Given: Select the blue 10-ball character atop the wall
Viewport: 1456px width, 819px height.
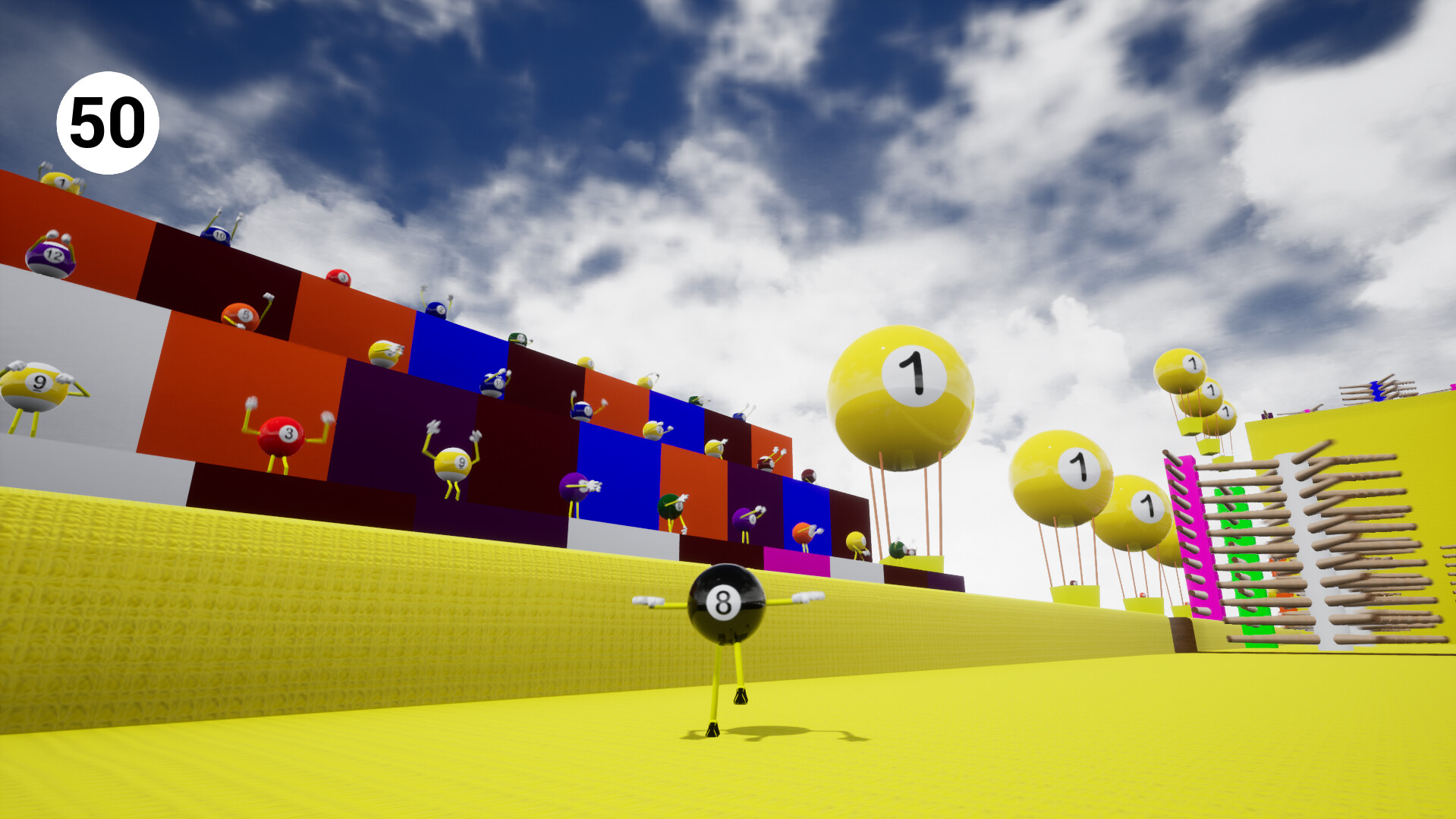Looking at the screenshot, I should tap(218, 234).
